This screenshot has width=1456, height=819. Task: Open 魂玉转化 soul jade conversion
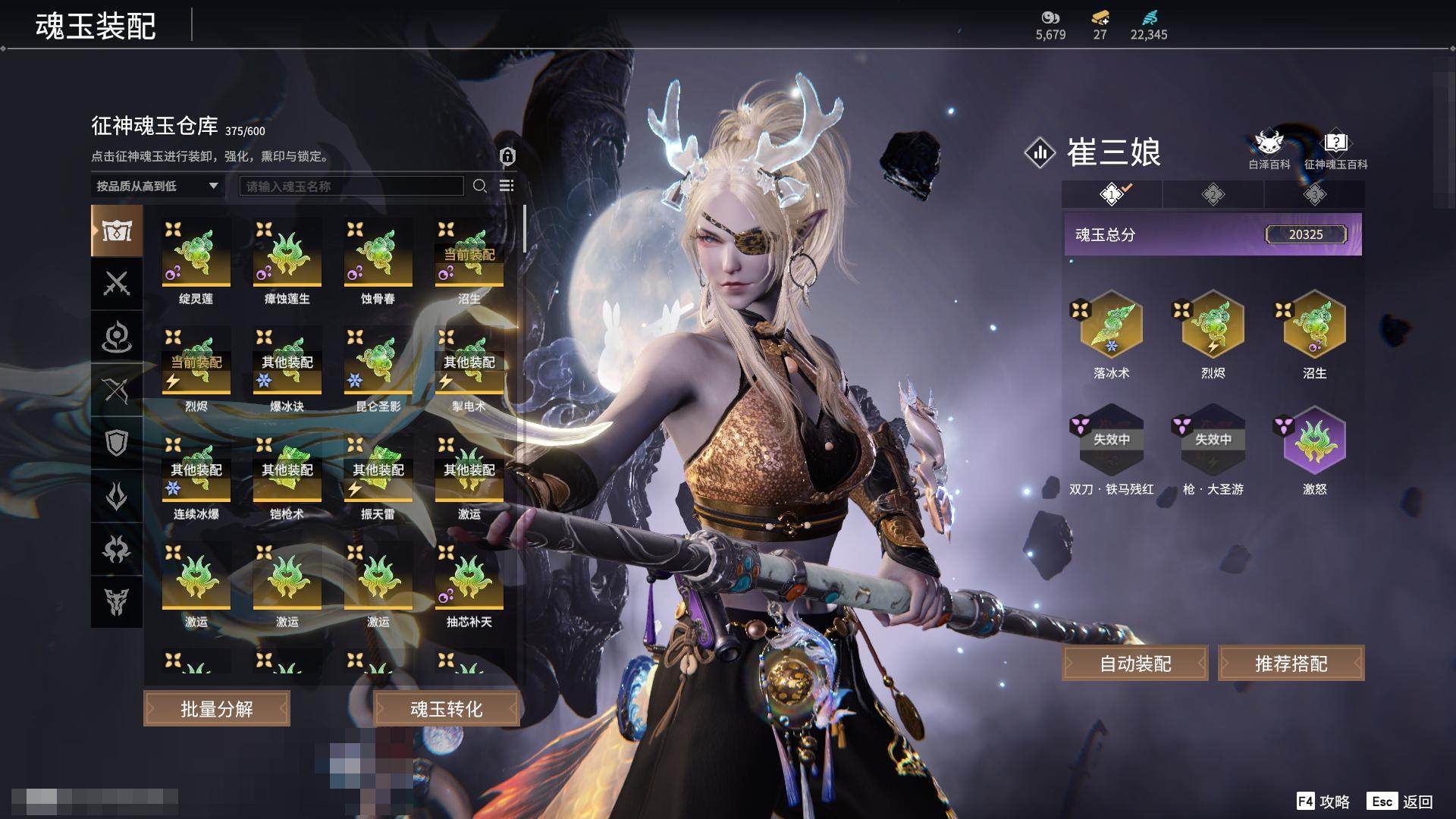point(446,709)
